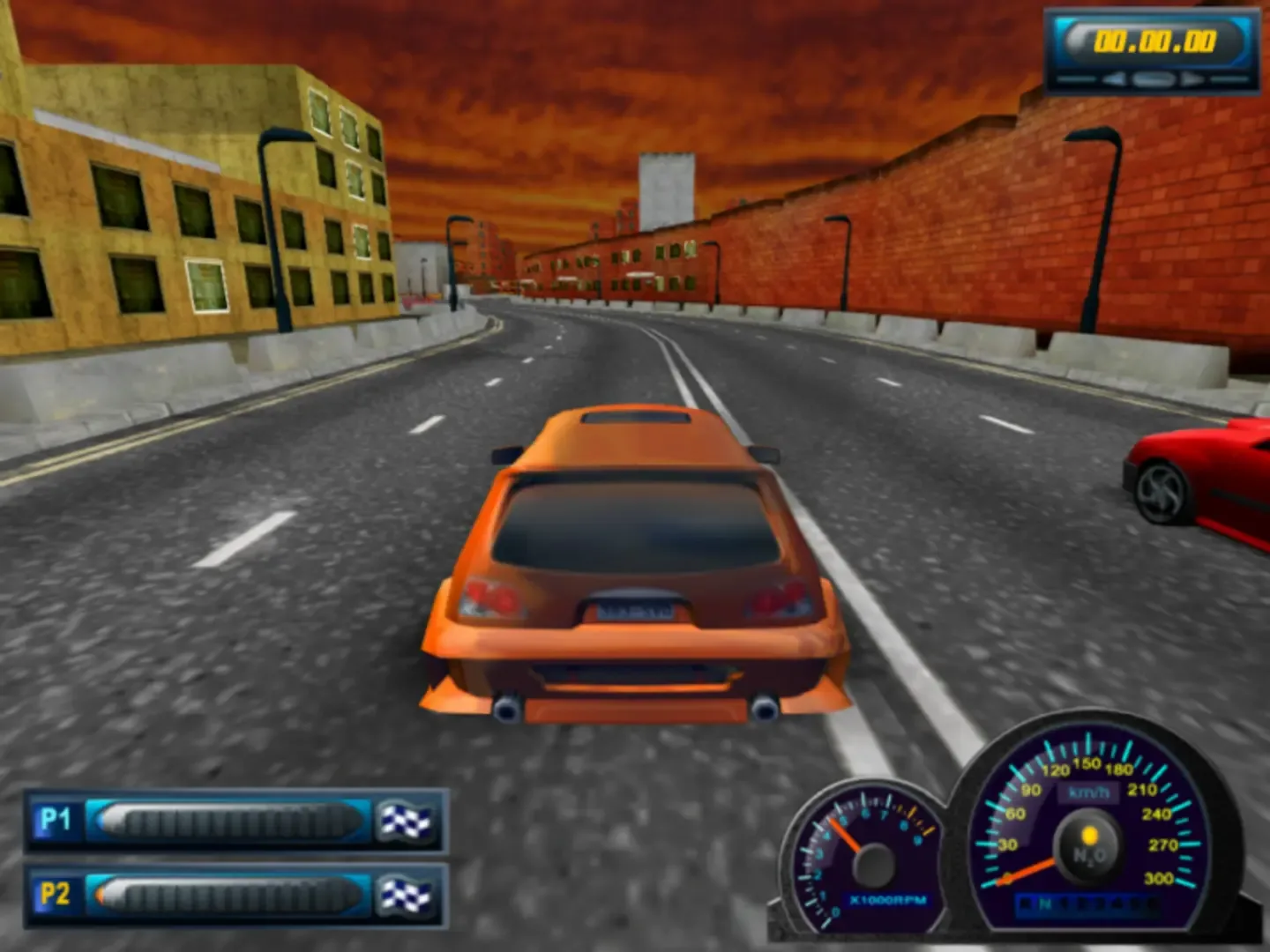Click the left arrow under the timer
The width and height of the screenshot is (1270, 952).
[1114, 78]
